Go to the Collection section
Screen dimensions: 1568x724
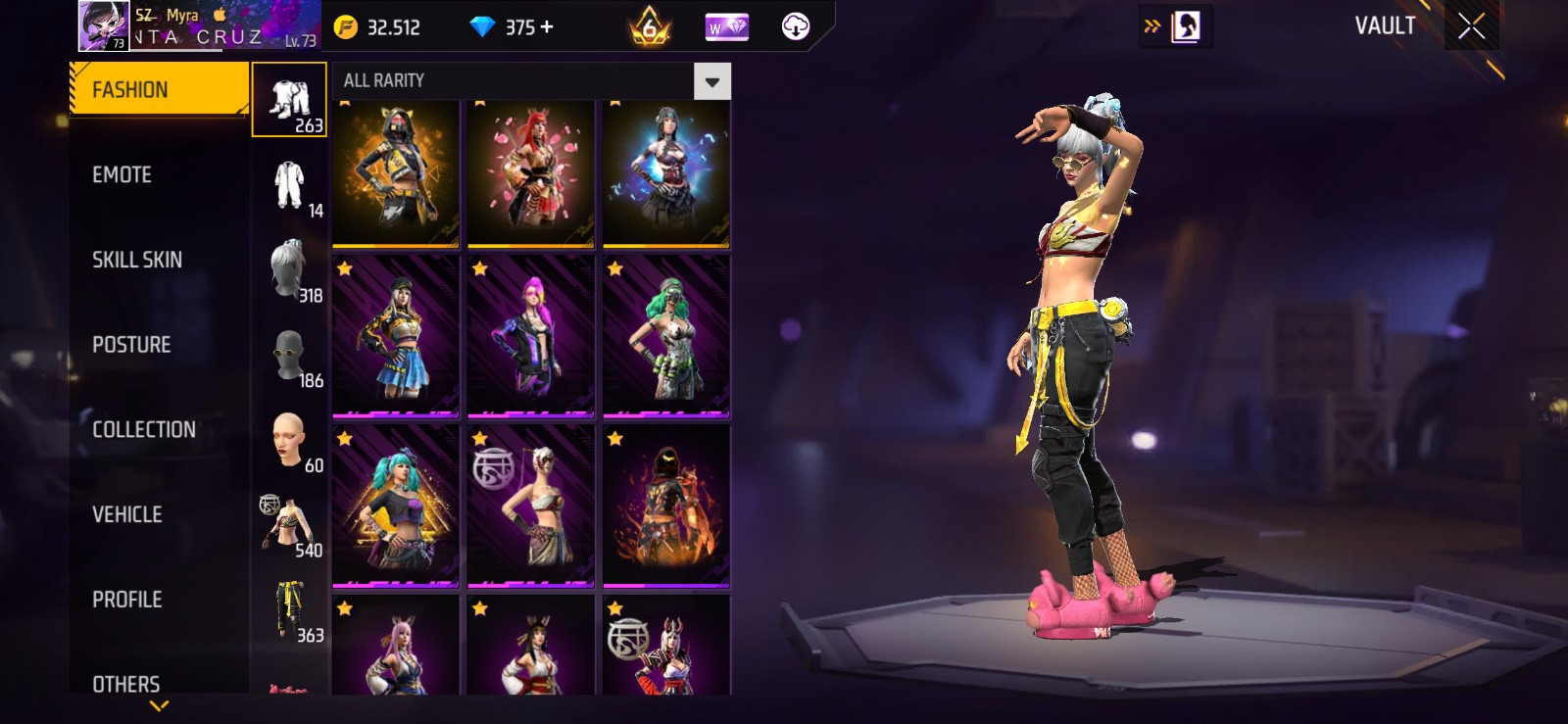144,429
